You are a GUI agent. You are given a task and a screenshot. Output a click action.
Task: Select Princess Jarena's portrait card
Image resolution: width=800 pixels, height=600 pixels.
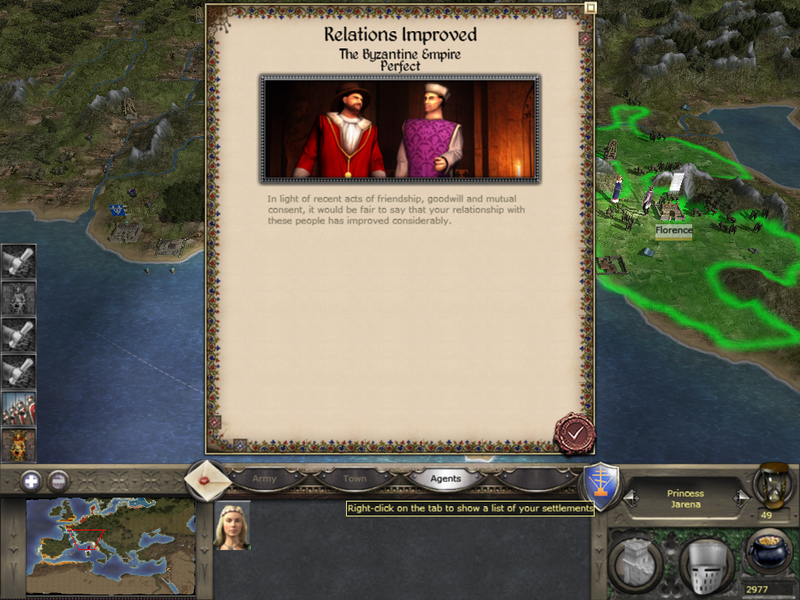(232, 525)
